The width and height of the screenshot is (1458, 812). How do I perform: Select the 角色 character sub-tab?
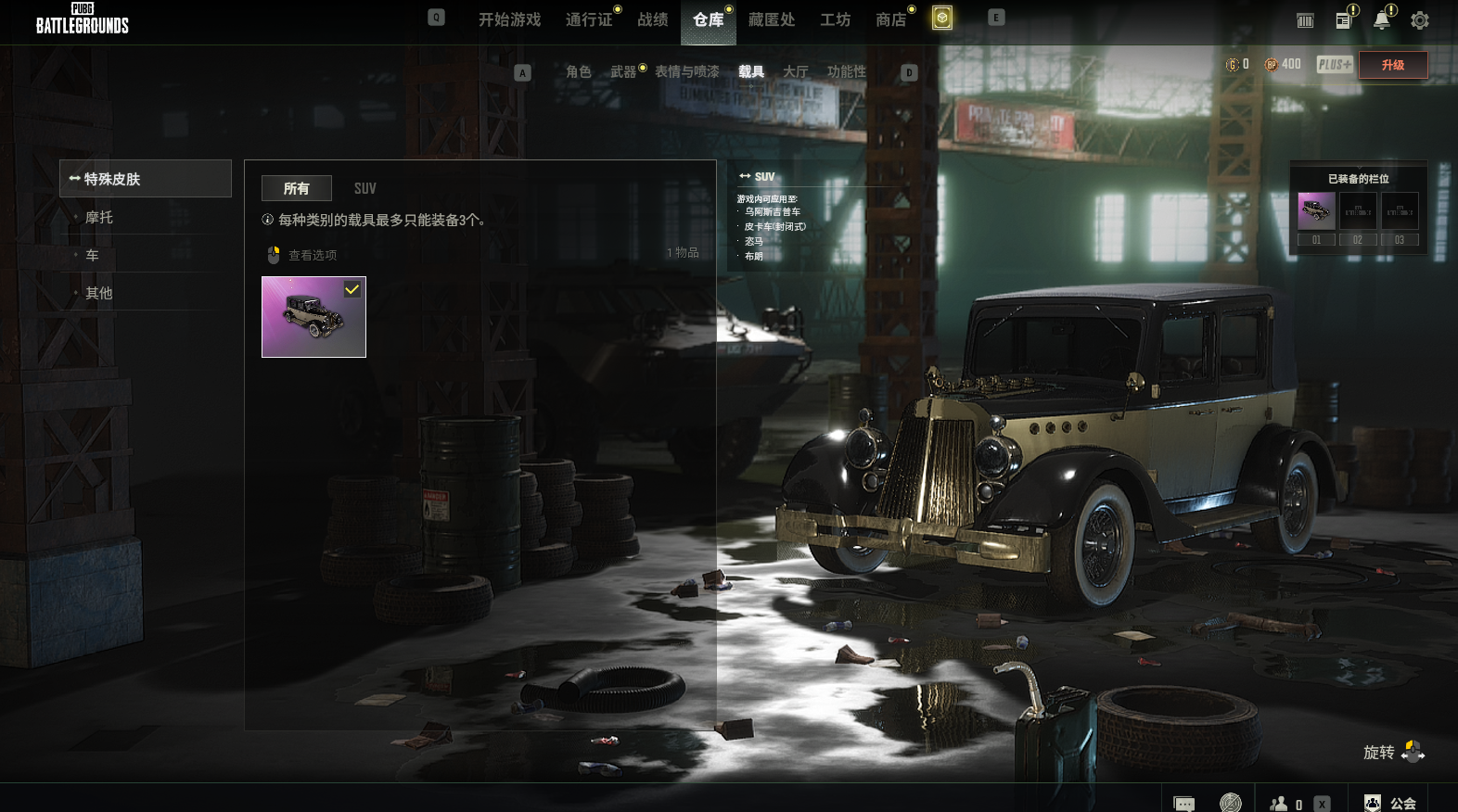pyautogui.click(x=579, y=71)
